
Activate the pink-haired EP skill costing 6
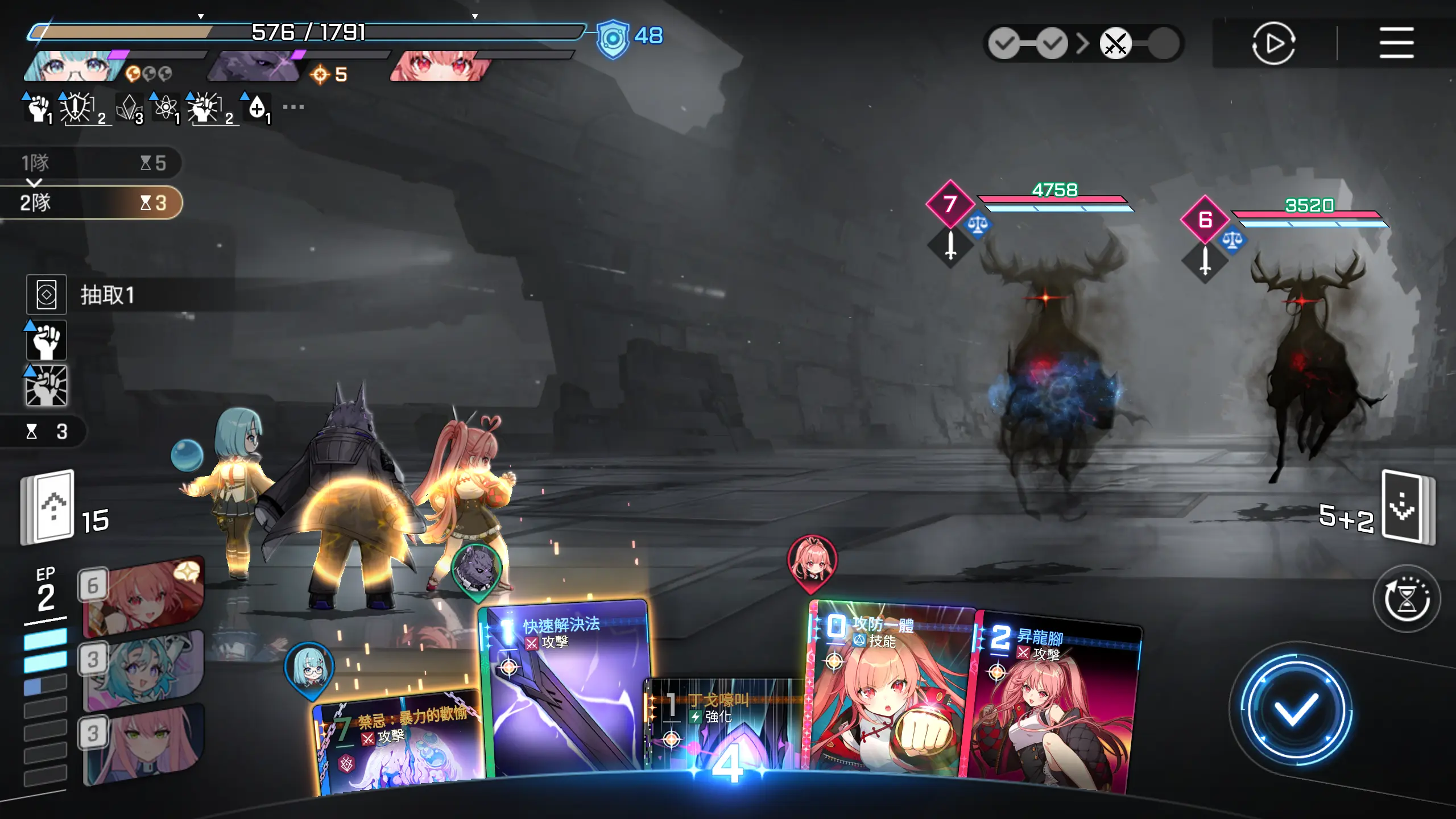(143, 596)
